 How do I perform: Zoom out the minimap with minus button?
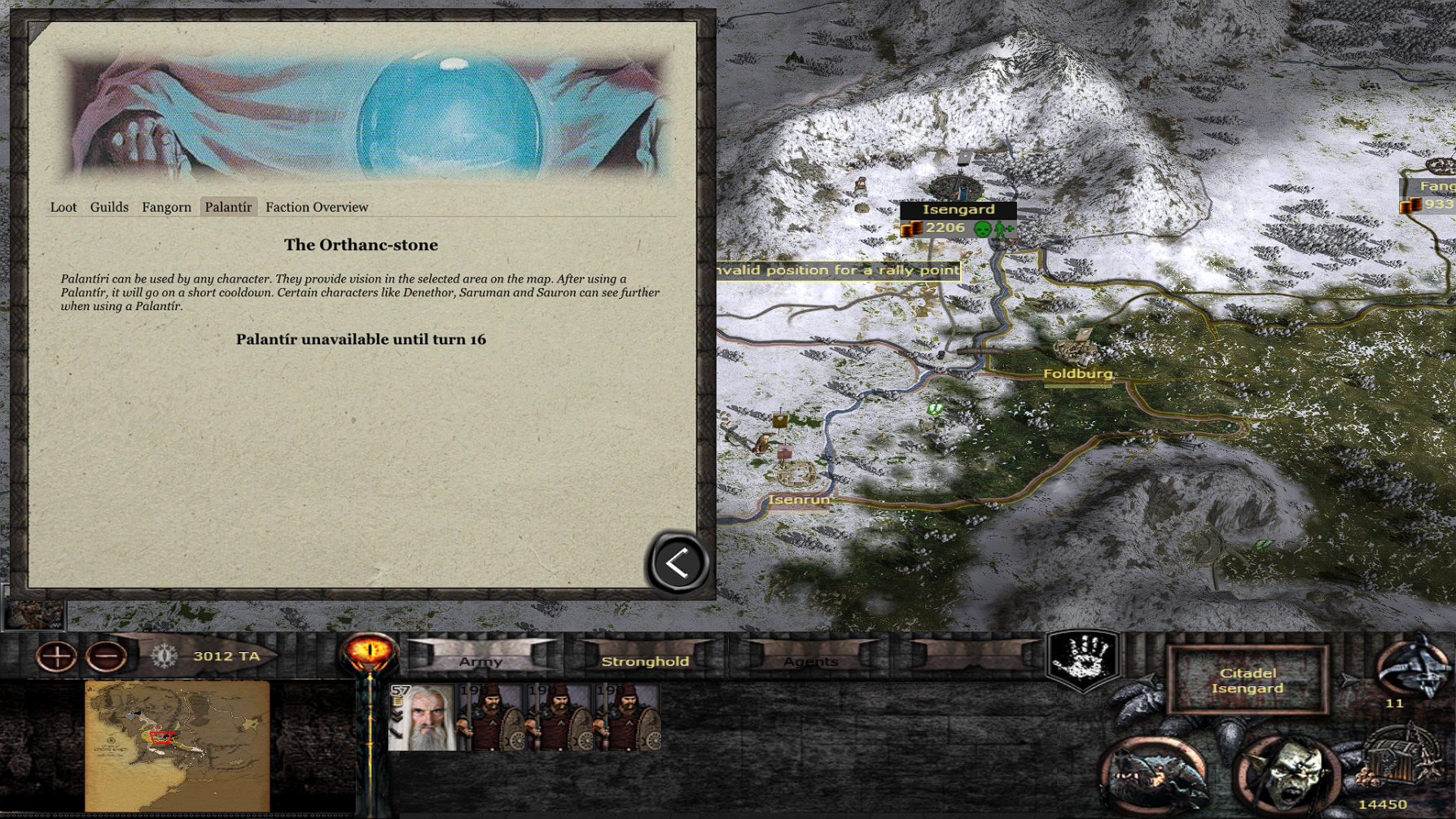106,656
